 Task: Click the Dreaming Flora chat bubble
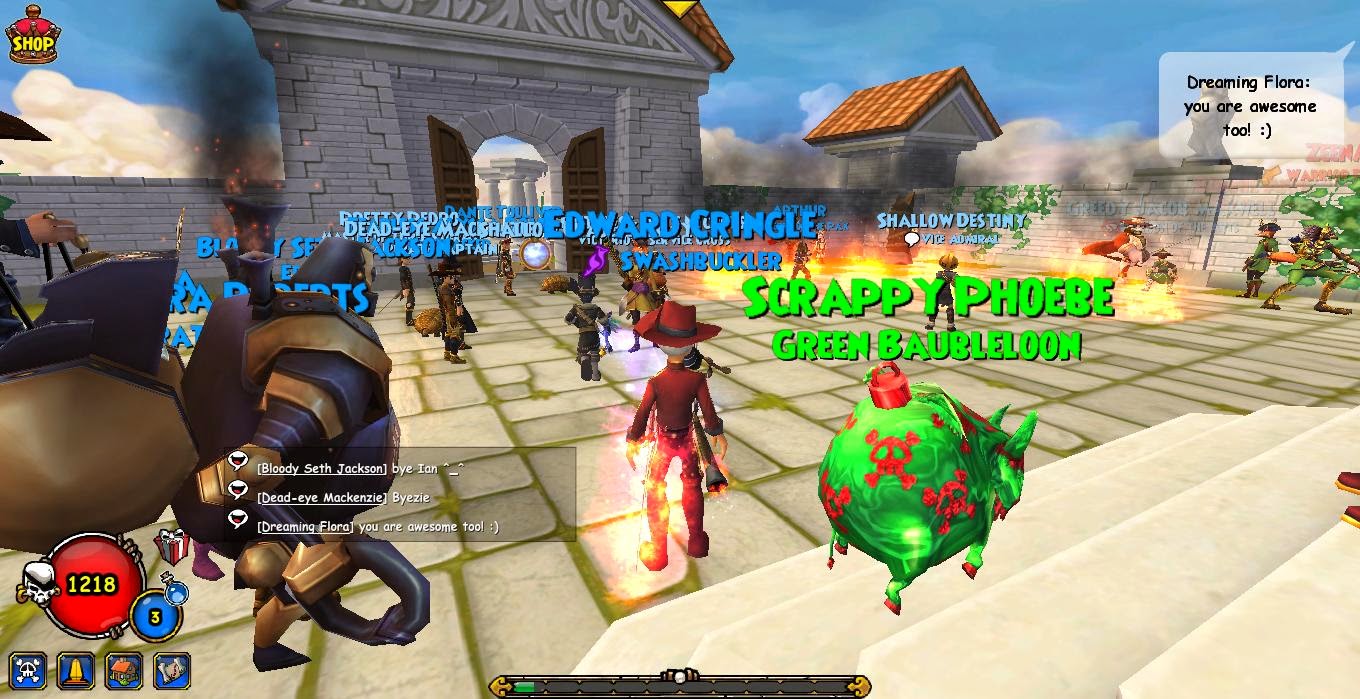point(1249,106)
